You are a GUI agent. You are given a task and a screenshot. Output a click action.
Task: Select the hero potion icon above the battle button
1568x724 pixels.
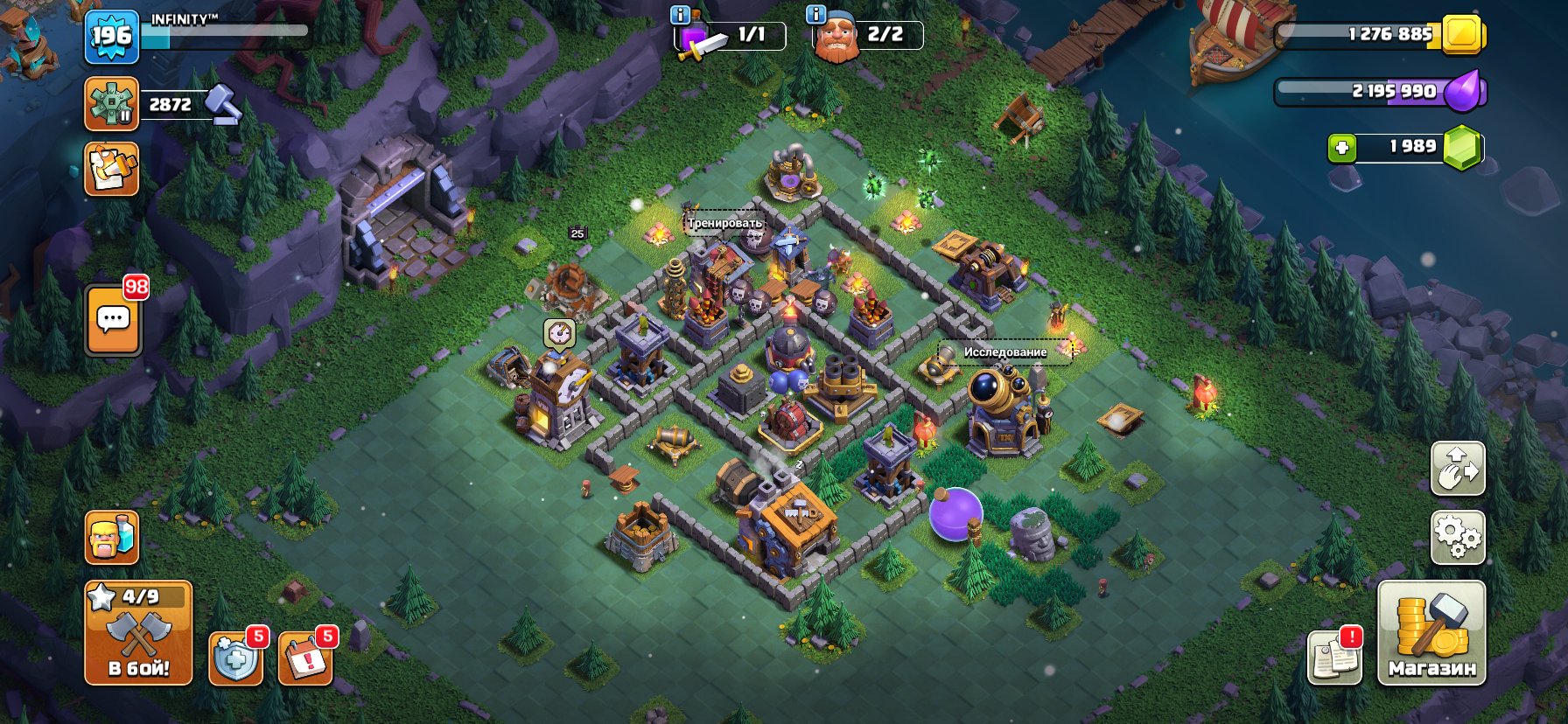click(111, 540)
